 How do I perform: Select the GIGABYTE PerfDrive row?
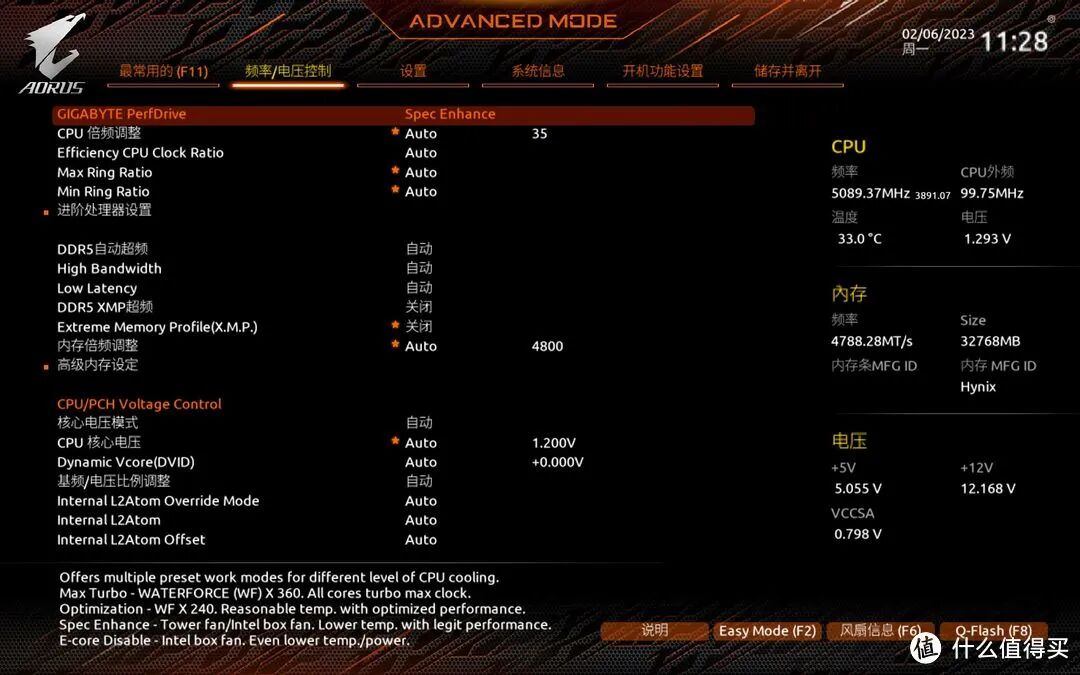pyautogui.click(x=122, y=114)
